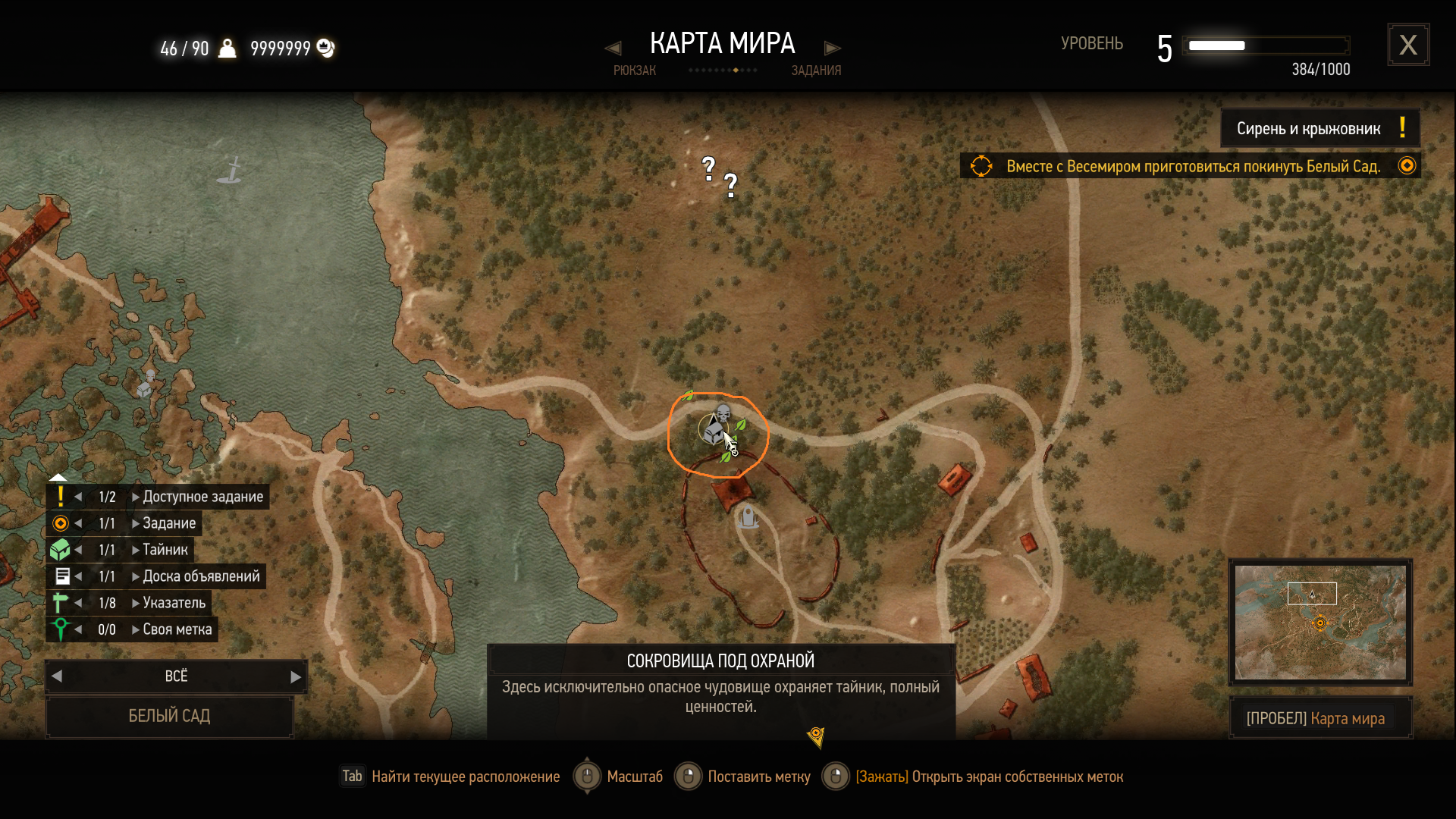Screen dimensions: 1456x819
Task: Close the world map with the X button
Action: point(1408,45)
